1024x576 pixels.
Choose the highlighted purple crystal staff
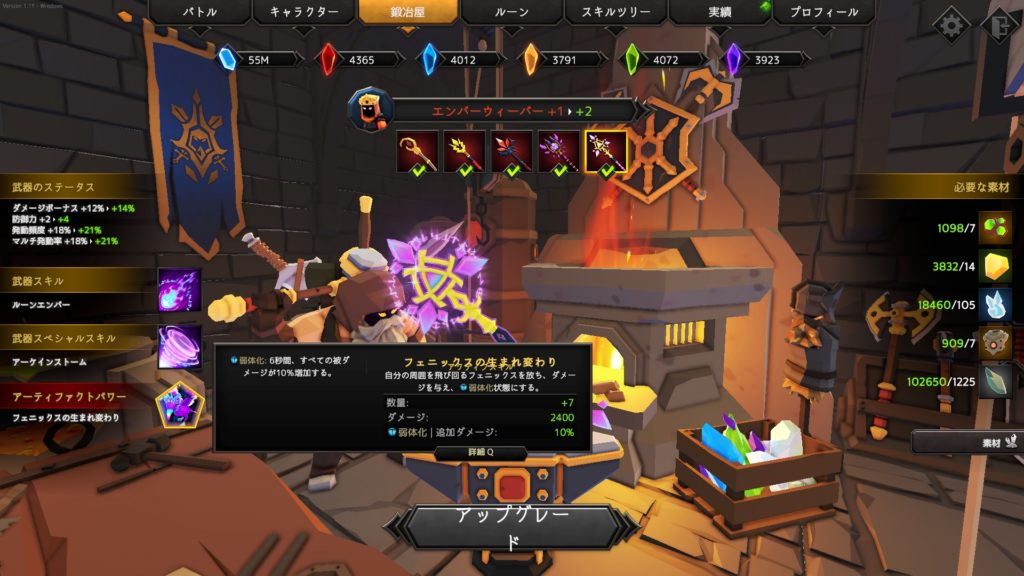[607, 150]
